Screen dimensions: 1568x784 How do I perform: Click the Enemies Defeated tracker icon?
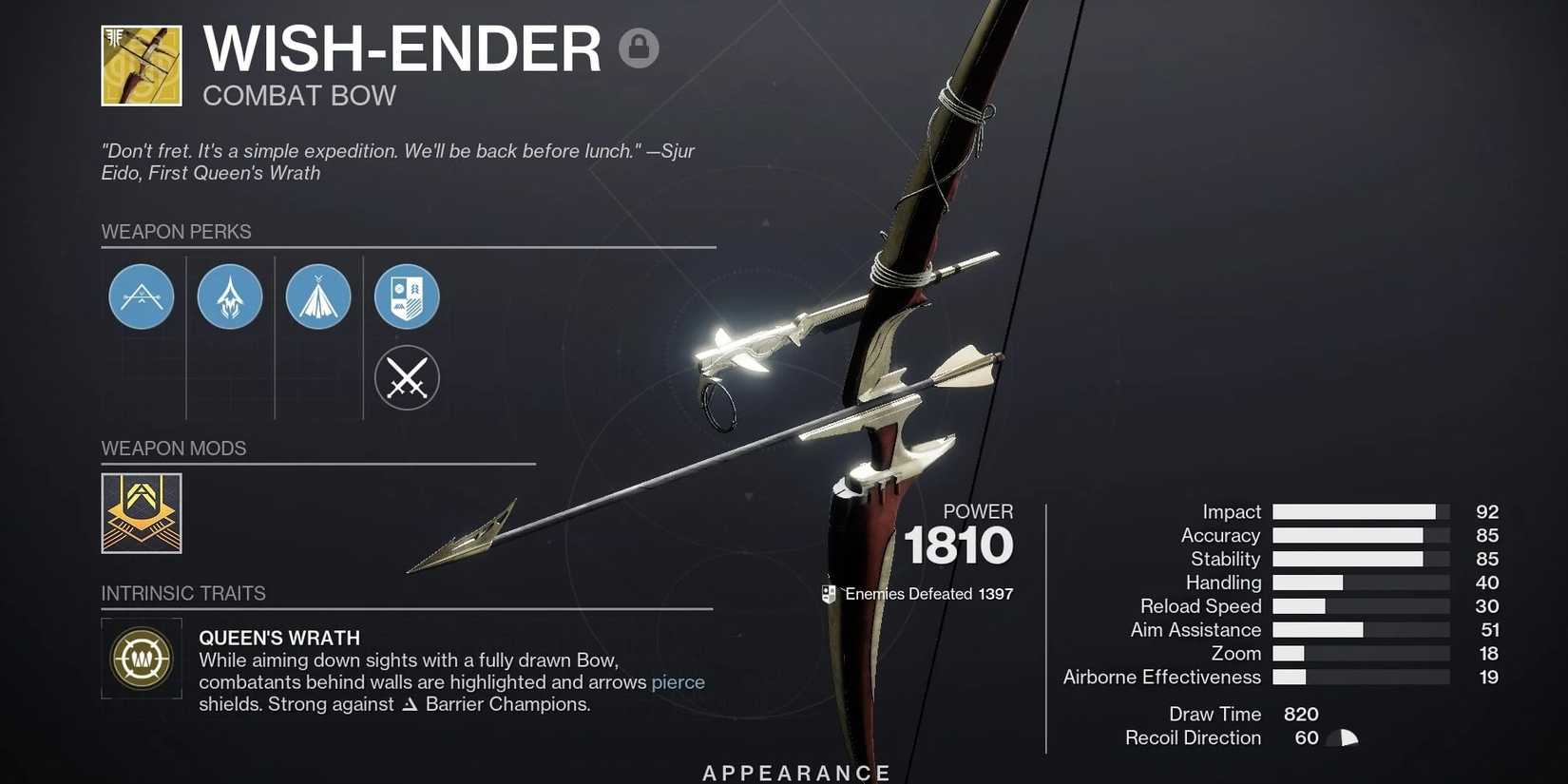[829, 593]
